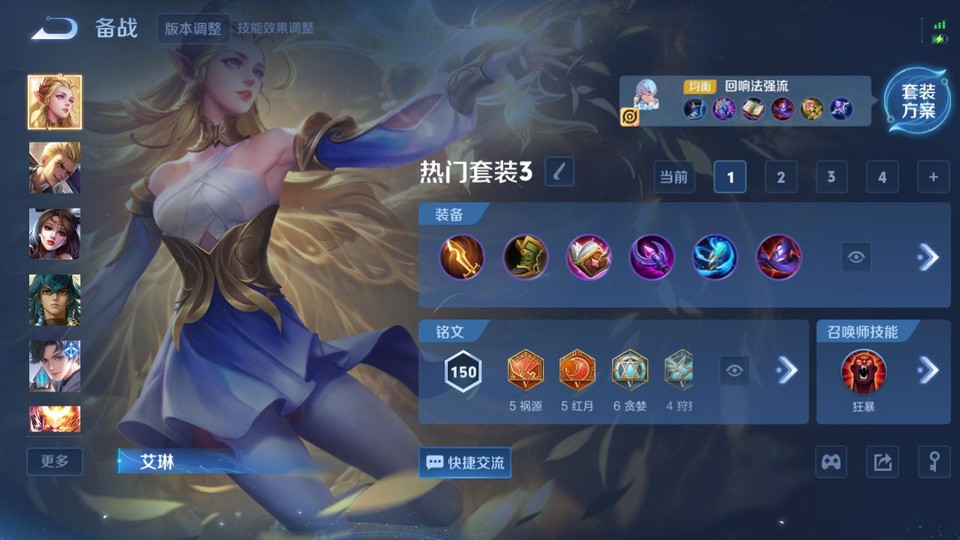Open the inscription details arrow
This screenshot has height=540, width=960.
(x=788, y=371)
